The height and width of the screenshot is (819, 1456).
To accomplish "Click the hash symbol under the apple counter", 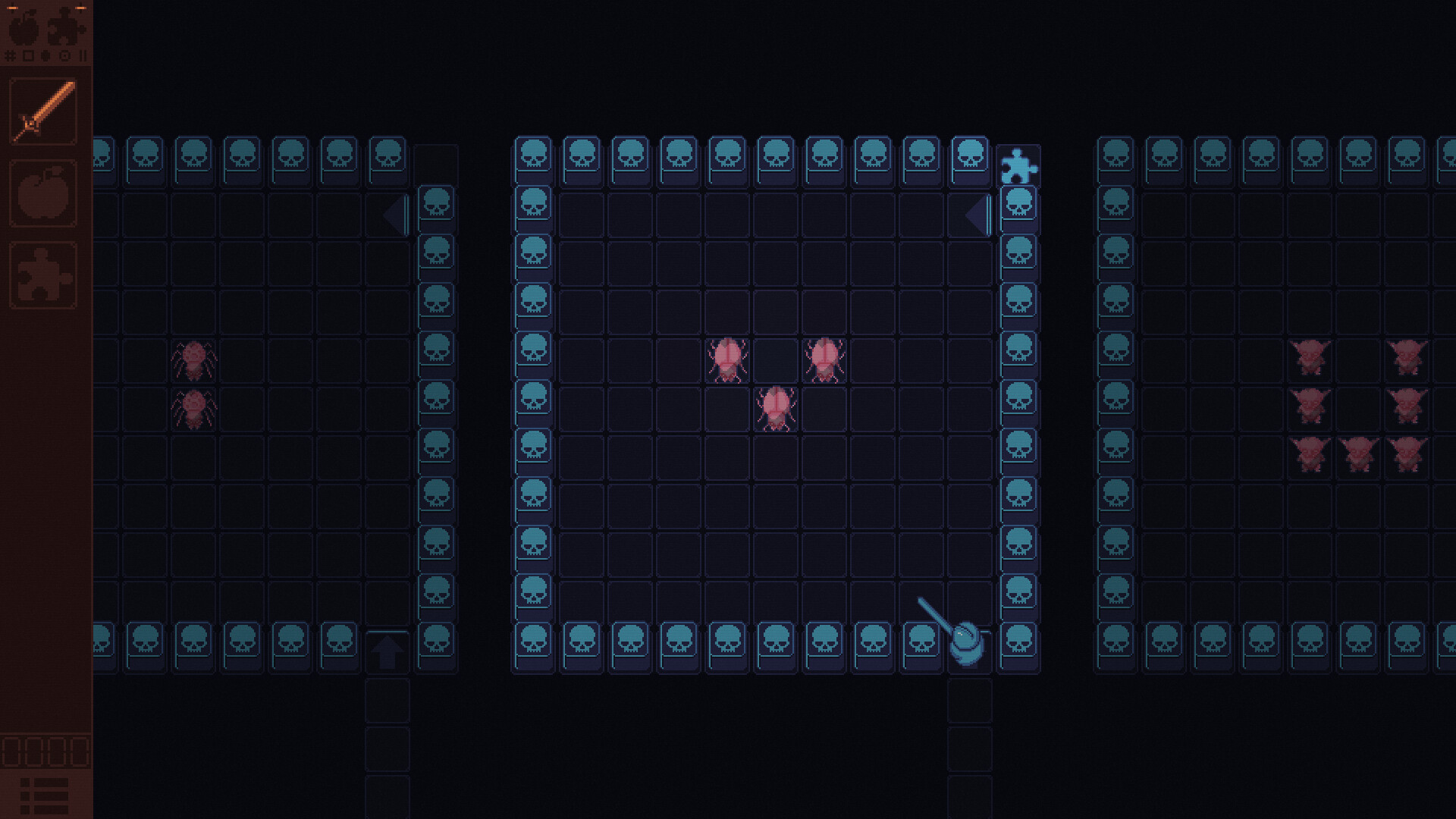I will (10, 55).
